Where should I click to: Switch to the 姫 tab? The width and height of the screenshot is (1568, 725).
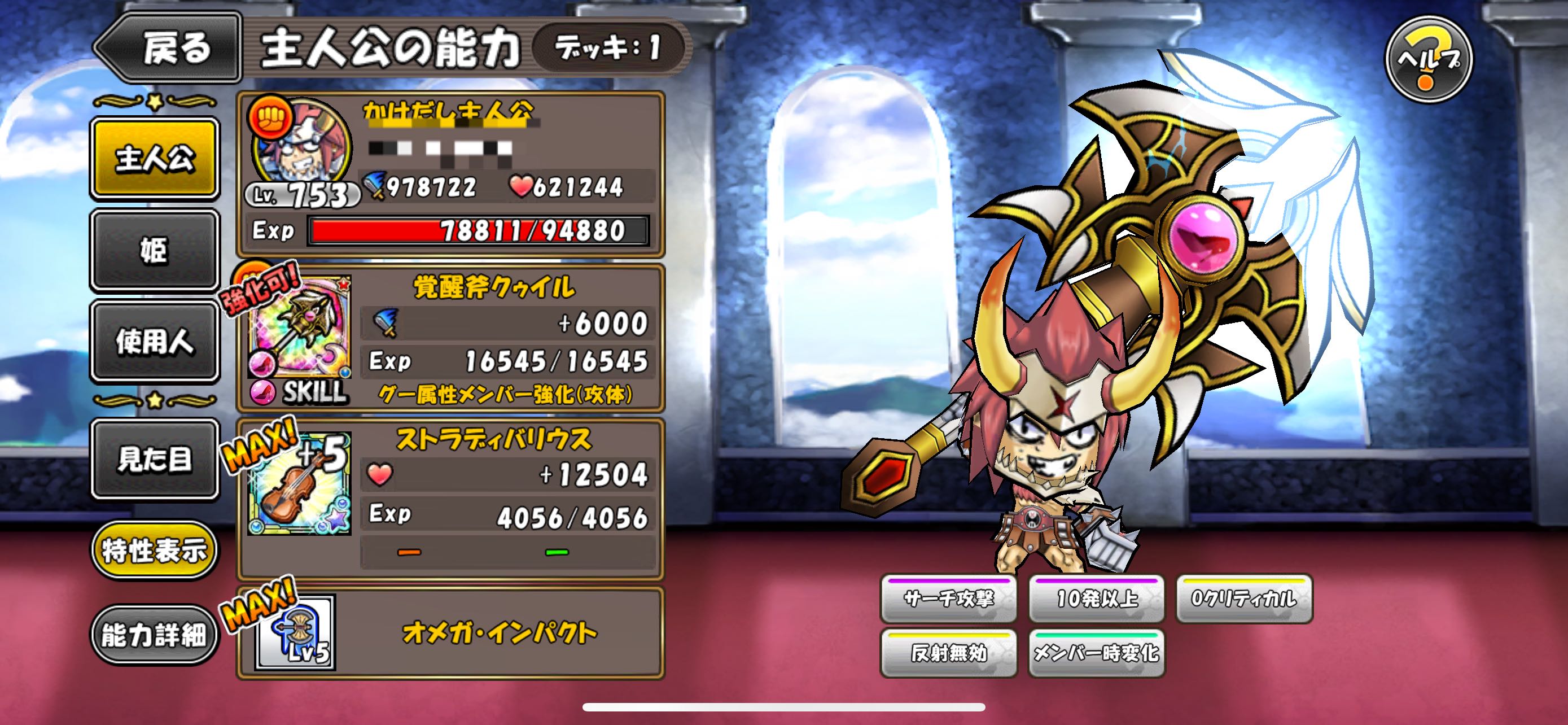(155, 250)
